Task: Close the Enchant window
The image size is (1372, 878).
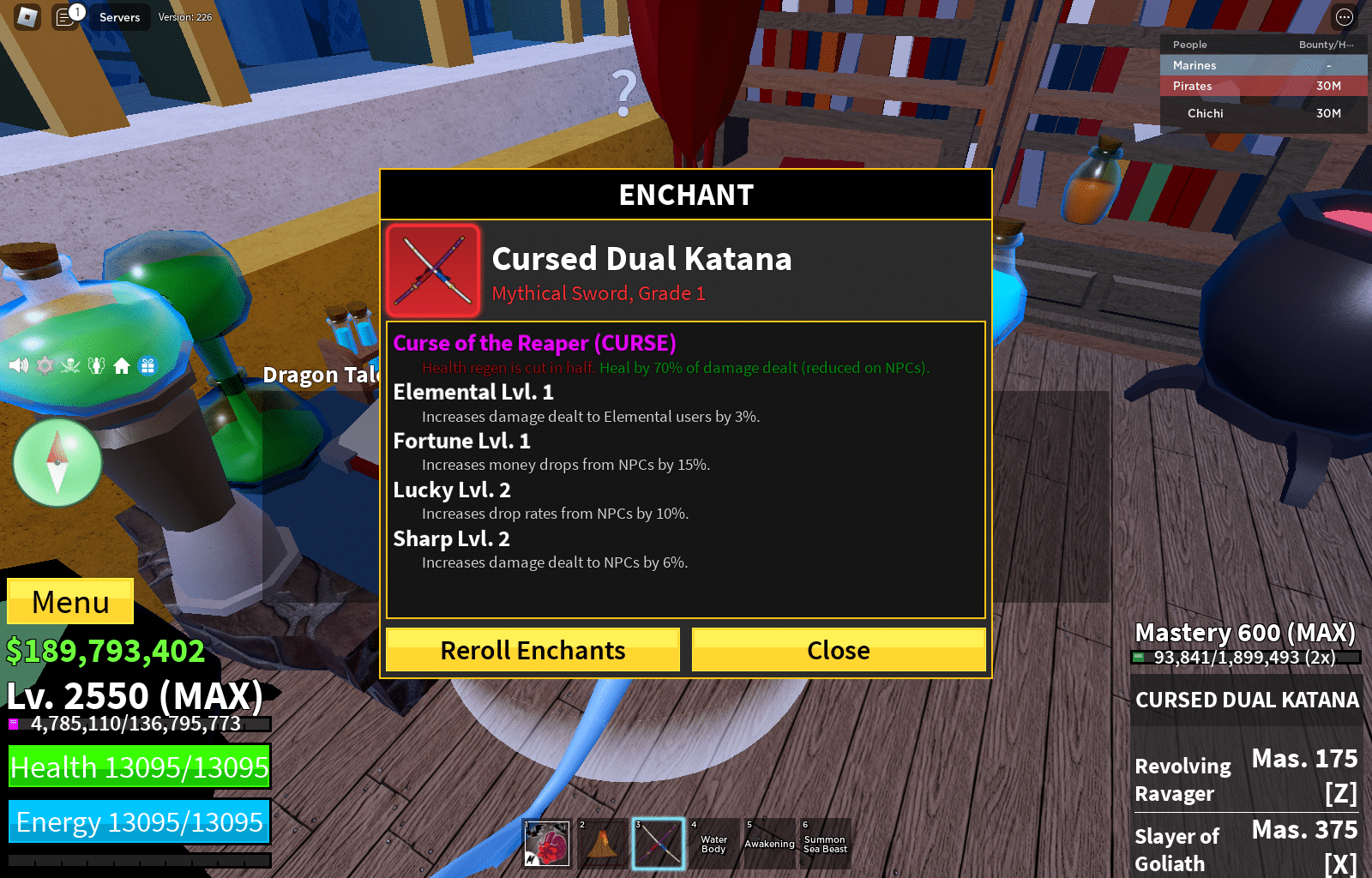Action: tap(838, 650)
